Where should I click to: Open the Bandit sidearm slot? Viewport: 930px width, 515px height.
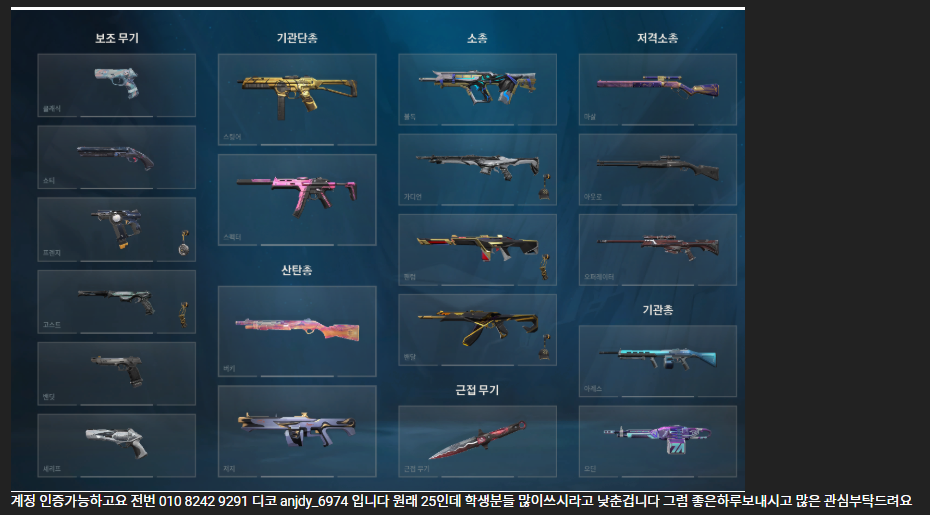click(x=116, y=373)
